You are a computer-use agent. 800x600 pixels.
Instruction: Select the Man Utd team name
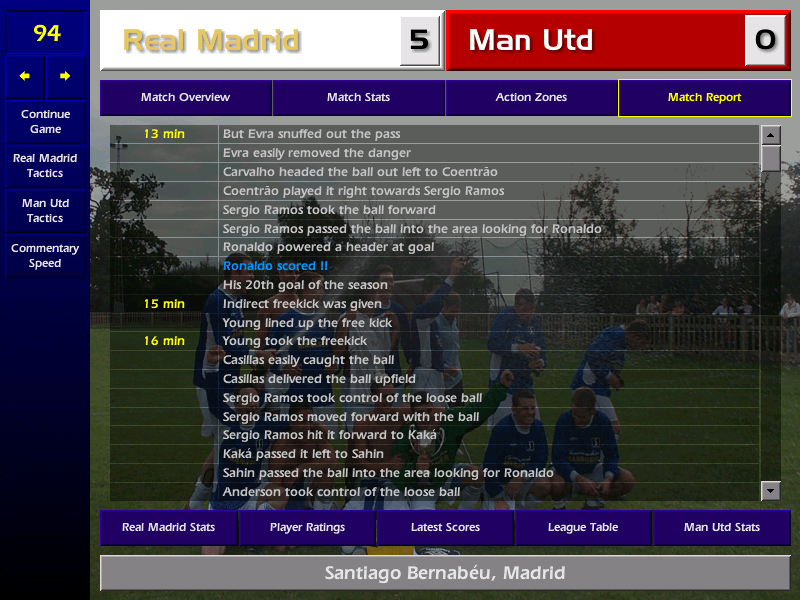[x=531, y=41]
